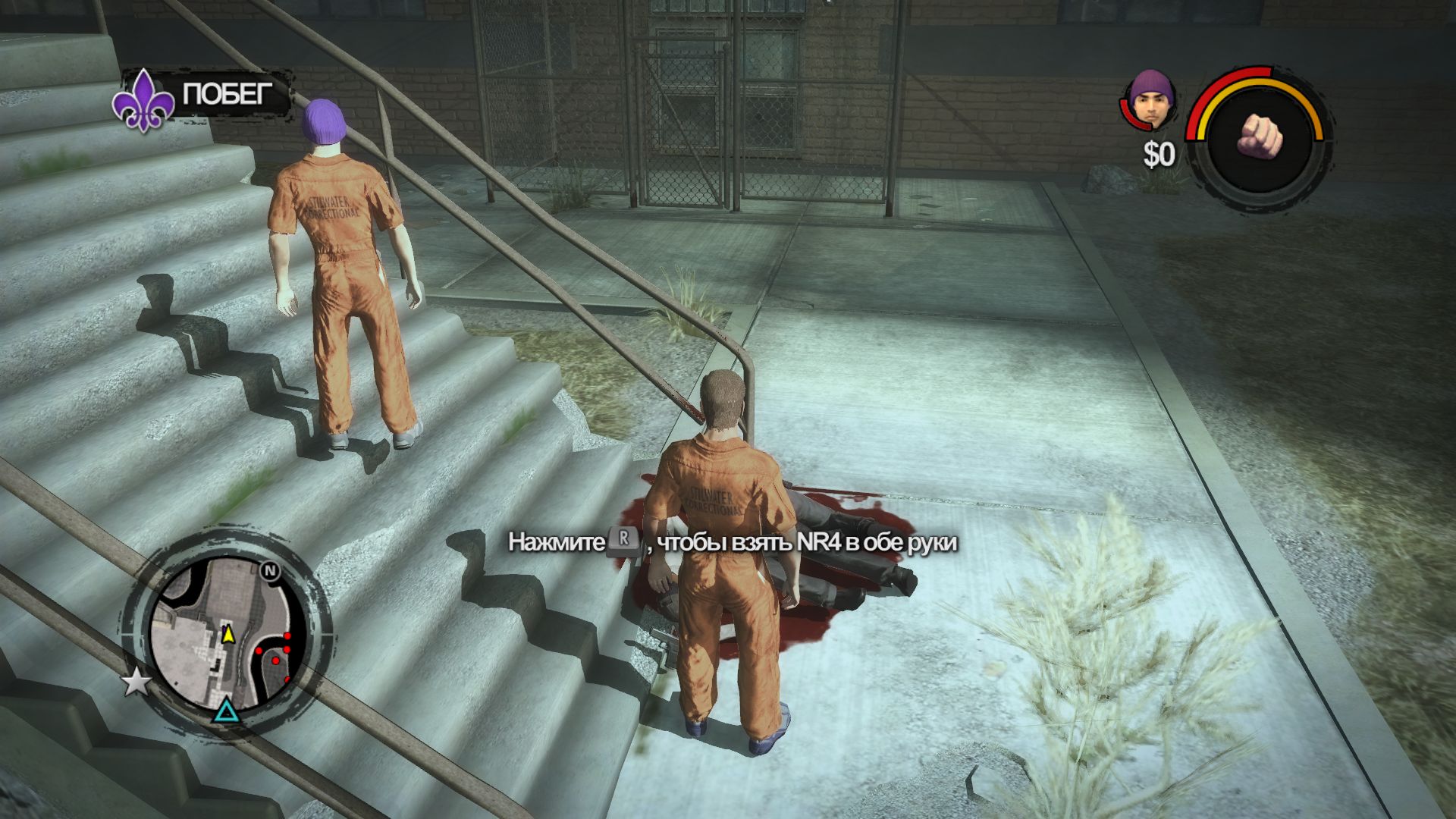Click the blue triangle minimap marker
The image size is (1456, 819).
pyautogui.click(x=225, y=711)
